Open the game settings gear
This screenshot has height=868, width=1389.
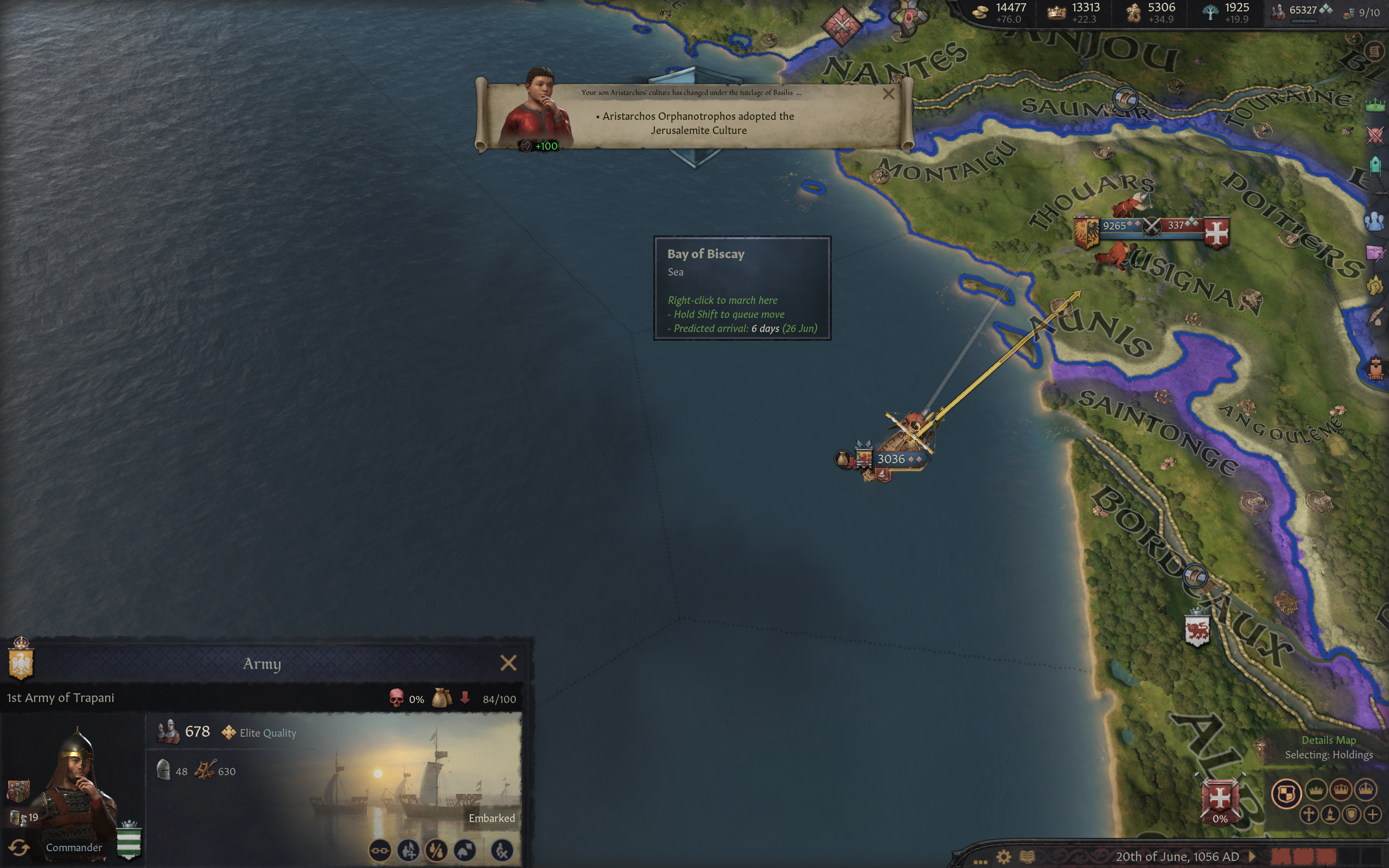[x=1003, y=857]
